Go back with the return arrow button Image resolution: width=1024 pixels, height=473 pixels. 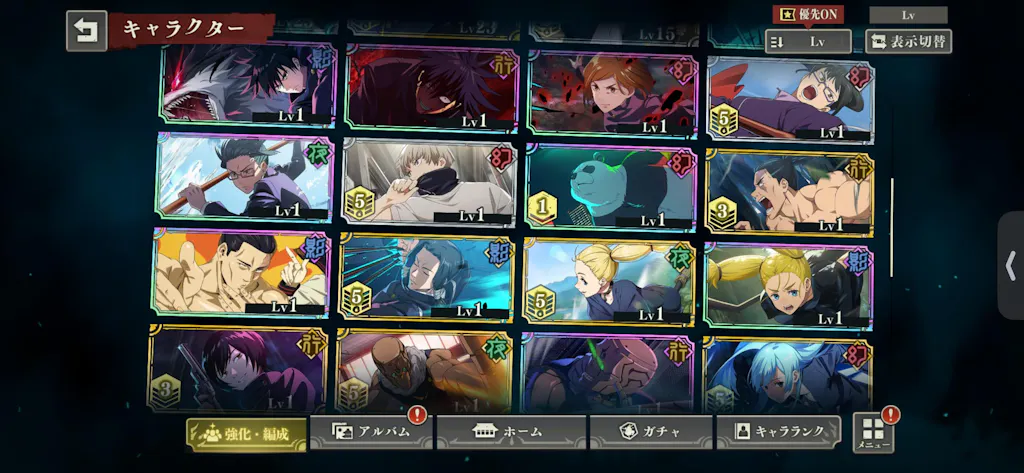pyautogui.click(x=86, y=31)
